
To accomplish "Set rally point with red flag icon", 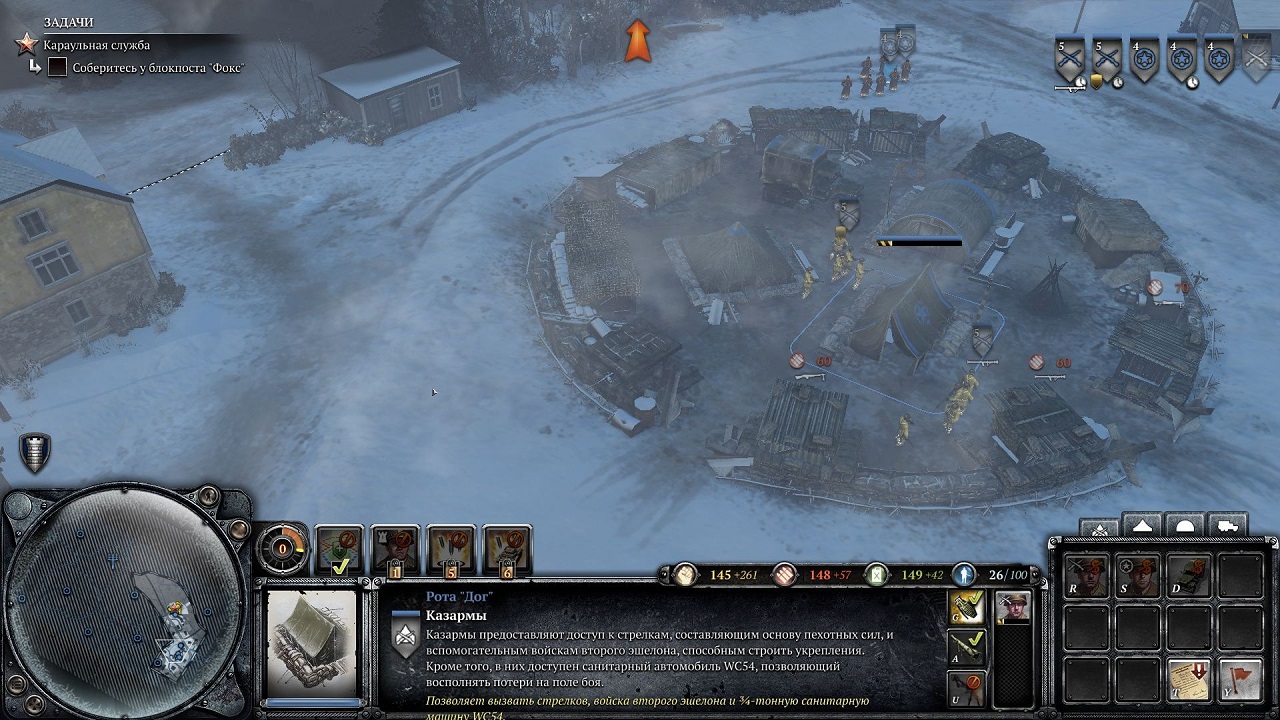I will tap(1240, 679).
